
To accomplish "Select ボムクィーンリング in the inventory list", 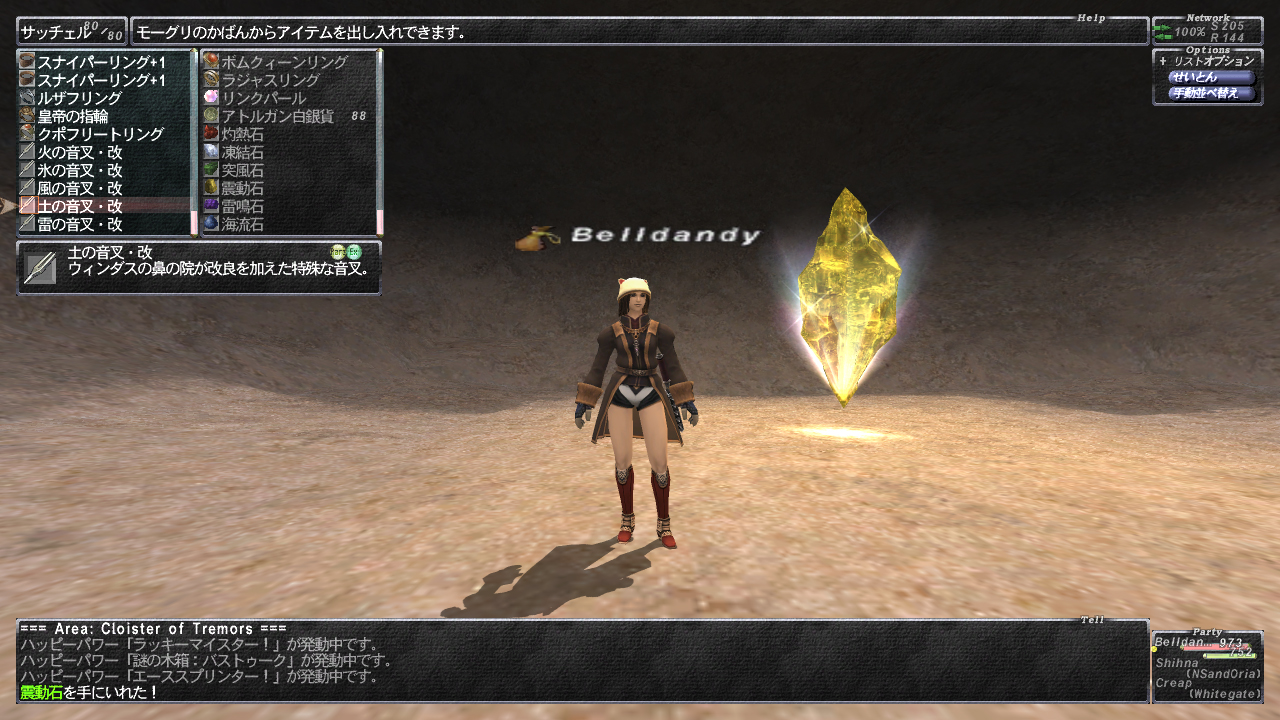I will pos(284,62).
